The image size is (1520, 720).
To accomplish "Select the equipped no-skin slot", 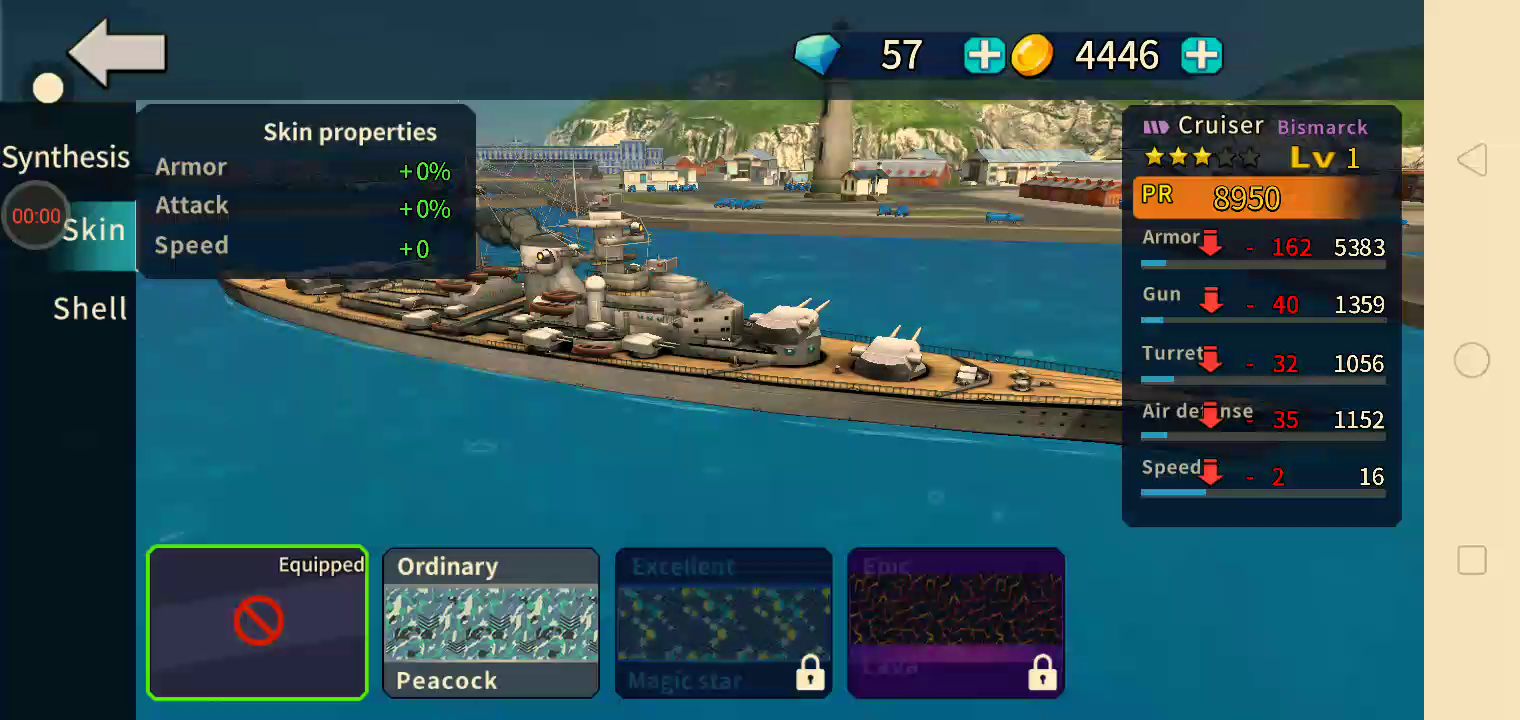I will [x=258, y=622].
